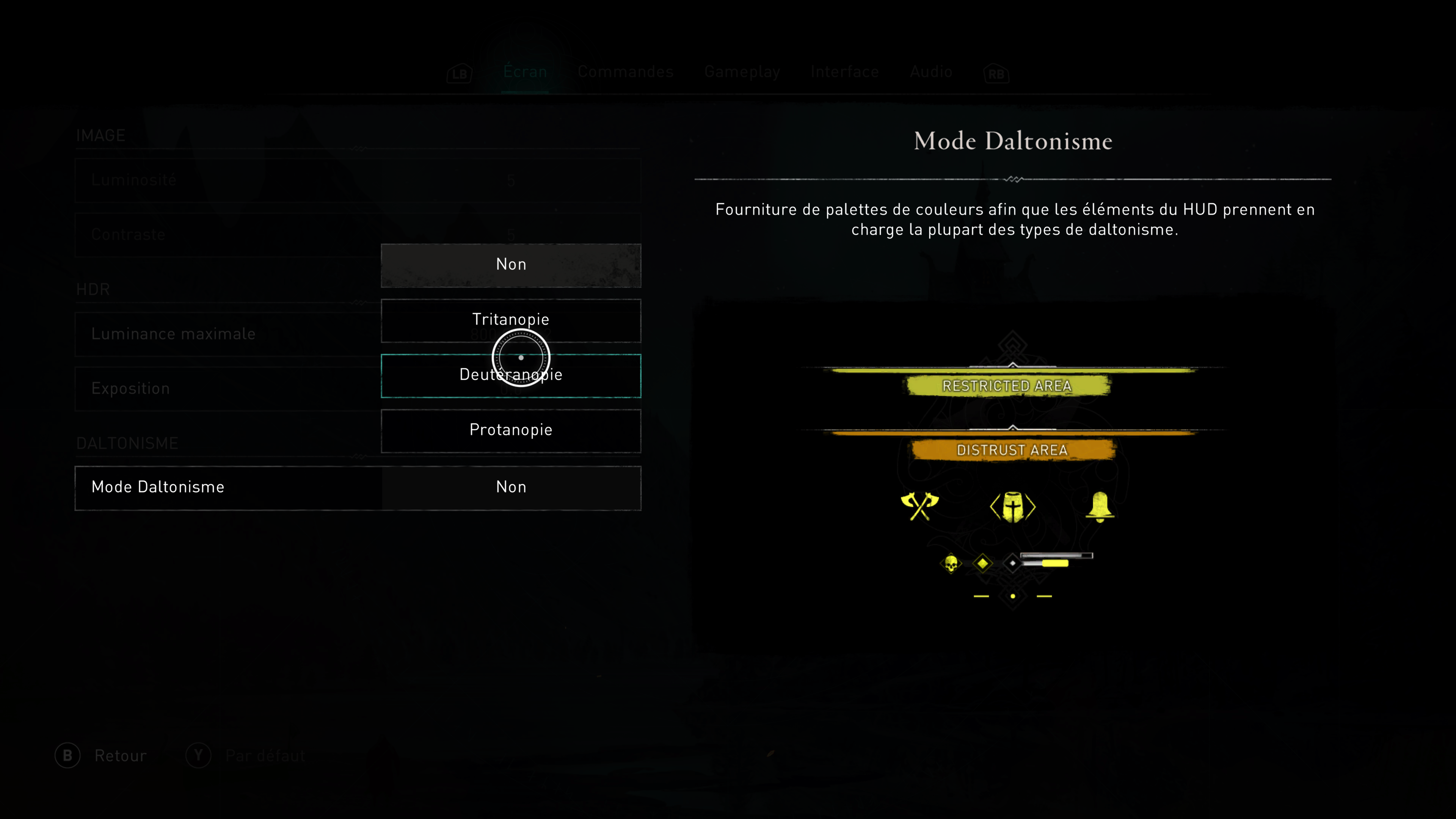The height and width of the screenshot is (819, 1456).
Task: Choose the Luminance maximale row
Action: [x=226, y=334]
